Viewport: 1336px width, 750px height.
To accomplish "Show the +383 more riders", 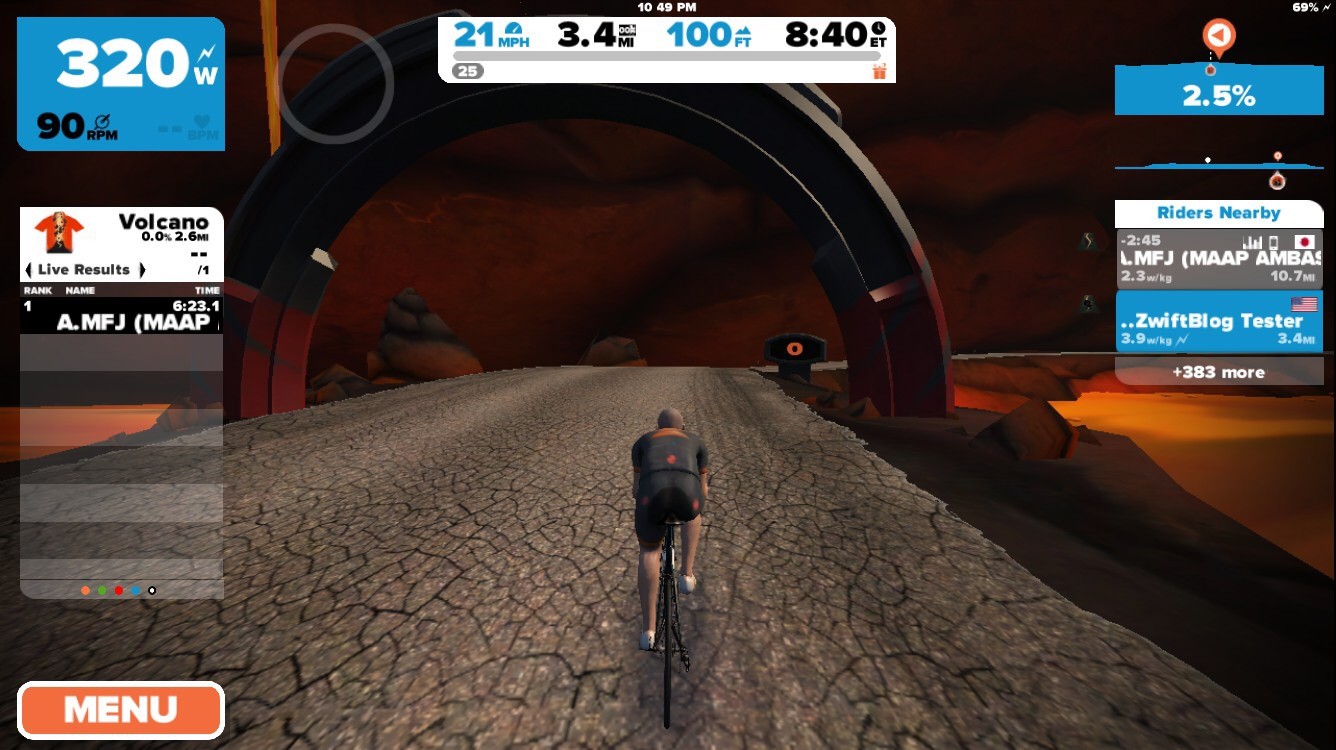I will pos(1218,372).
